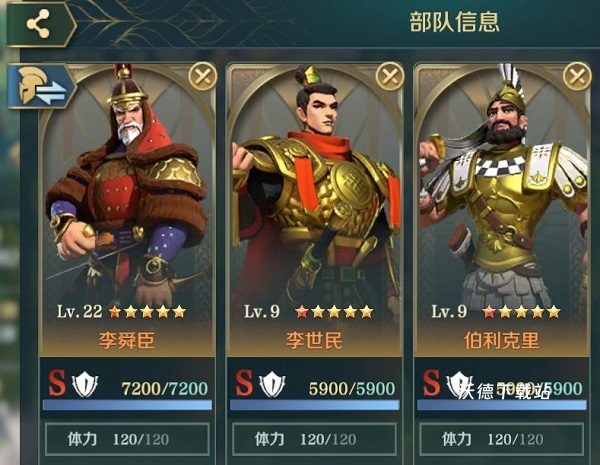Image resolution: width=600 pixels, height=465 pixels.
Task: Remove 李世民 with its X button
Action: click(390, 76)
